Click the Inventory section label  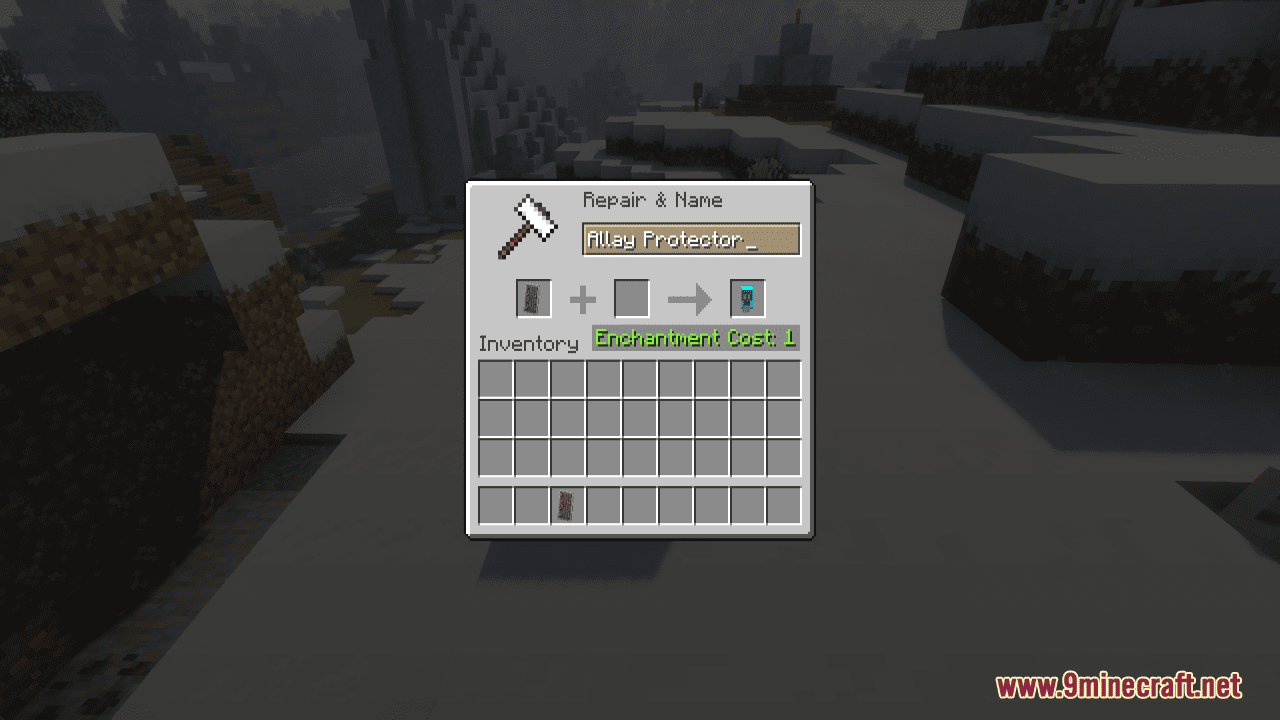coord(529,344)
